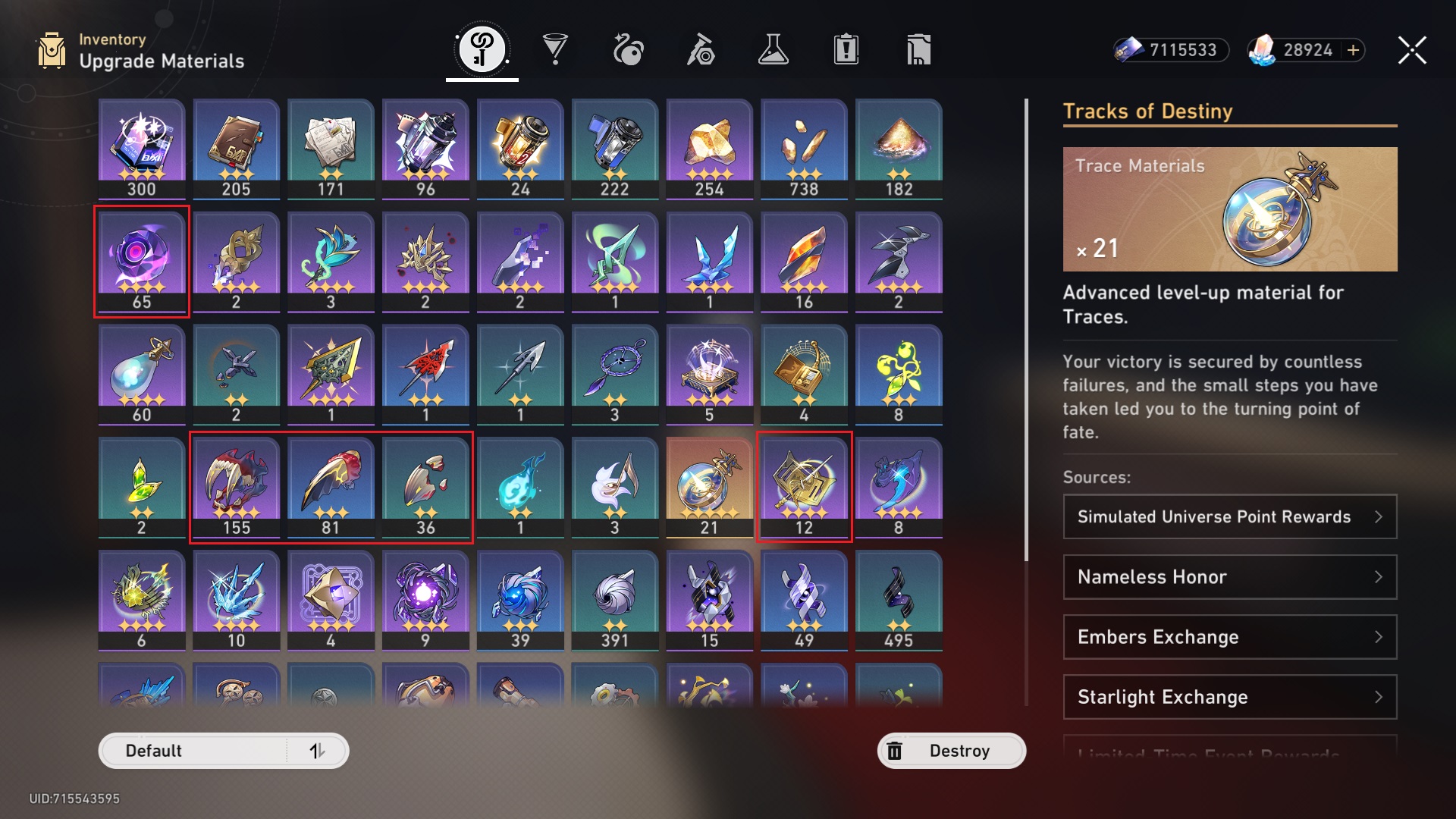
Task: Click the Destroy button
Action: [951, 751]
